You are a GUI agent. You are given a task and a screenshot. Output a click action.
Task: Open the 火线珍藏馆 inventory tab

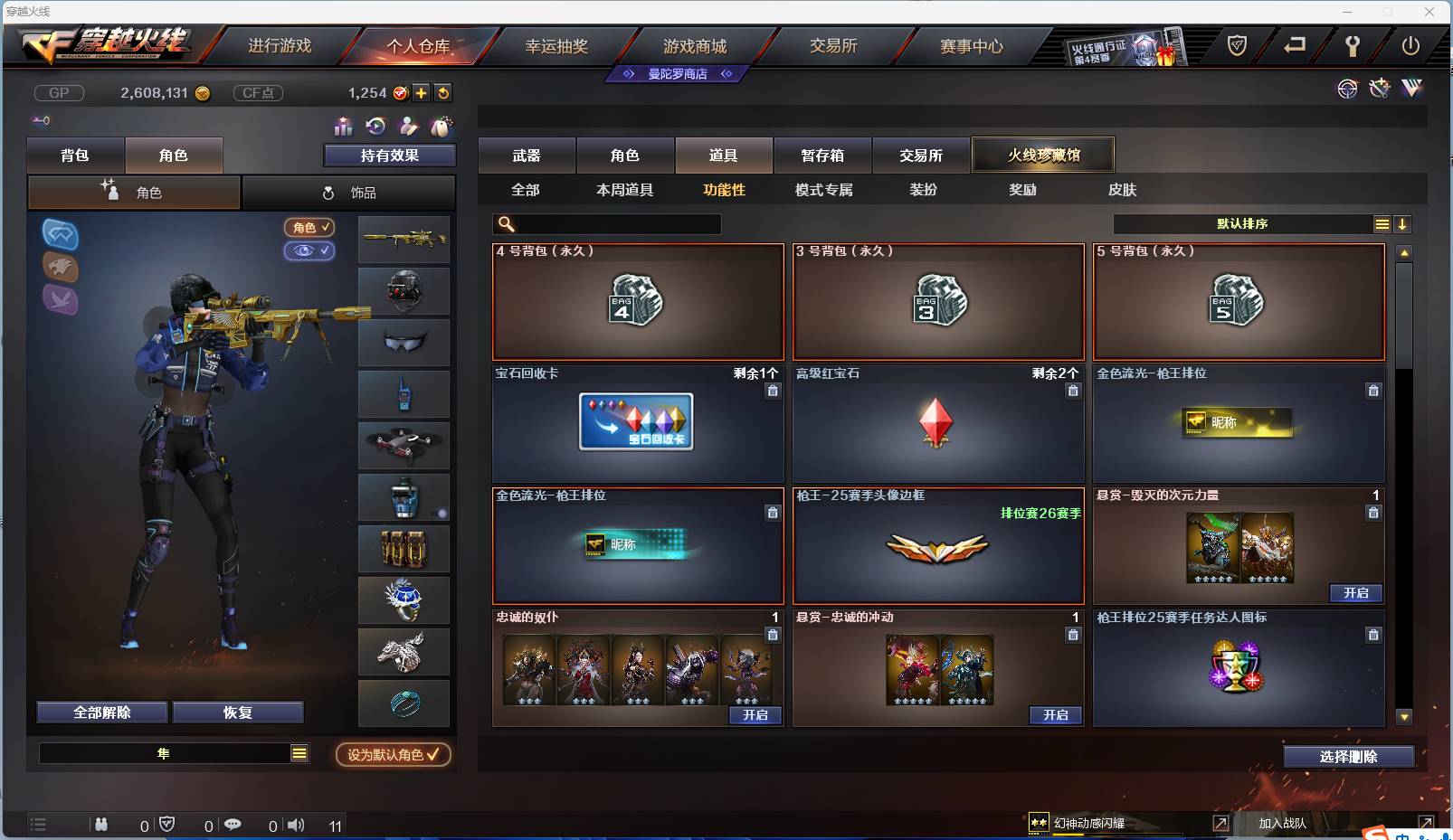[x=1044, y=155]
